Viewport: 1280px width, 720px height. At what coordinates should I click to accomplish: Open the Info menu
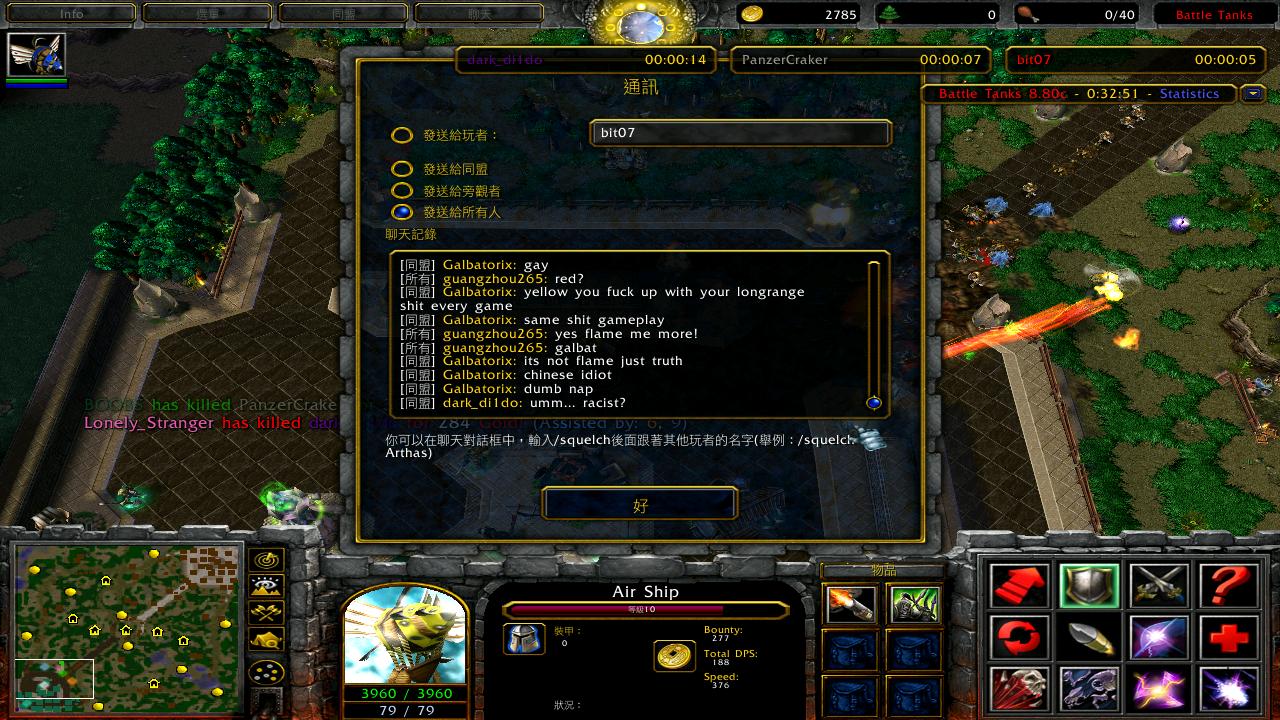pos(71,14)
